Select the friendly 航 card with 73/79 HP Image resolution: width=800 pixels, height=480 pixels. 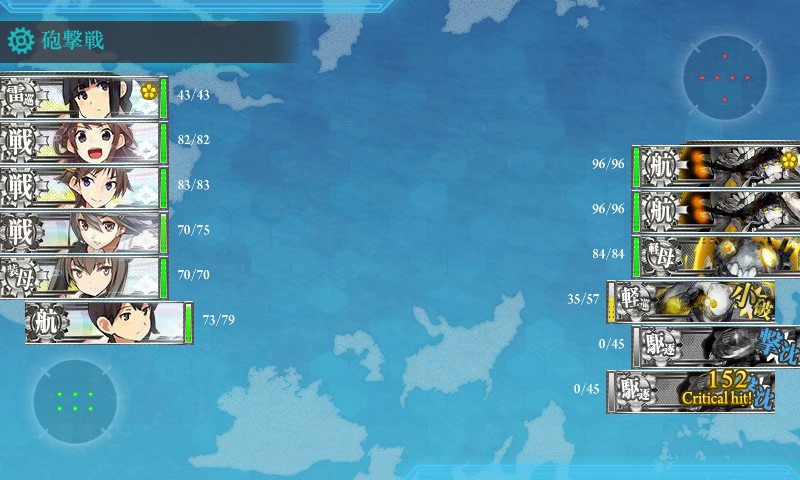(x=108, y=322)
